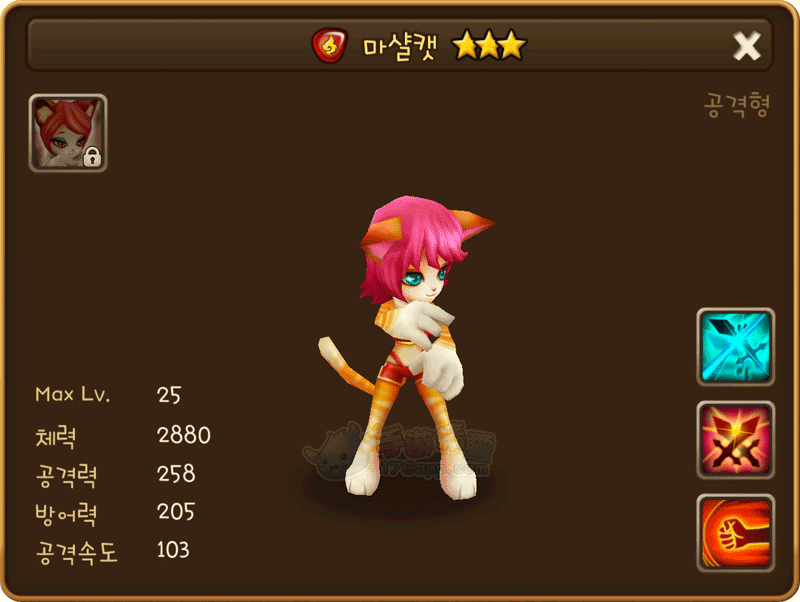Screen dimensions: 800x602
Task: View the cyan slash skill icon
Action: (735, 346)
